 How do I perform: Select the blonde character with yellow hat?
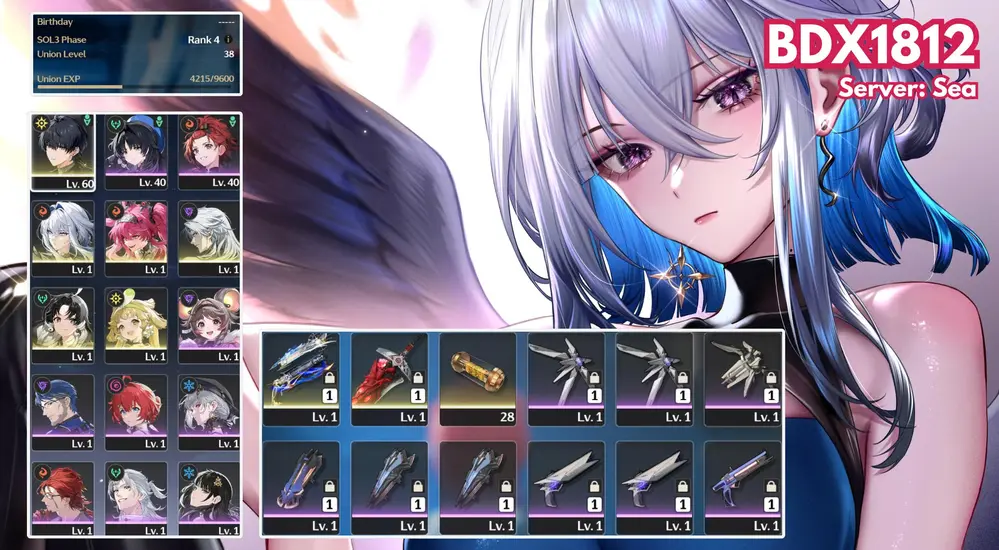tap(136, 324)
